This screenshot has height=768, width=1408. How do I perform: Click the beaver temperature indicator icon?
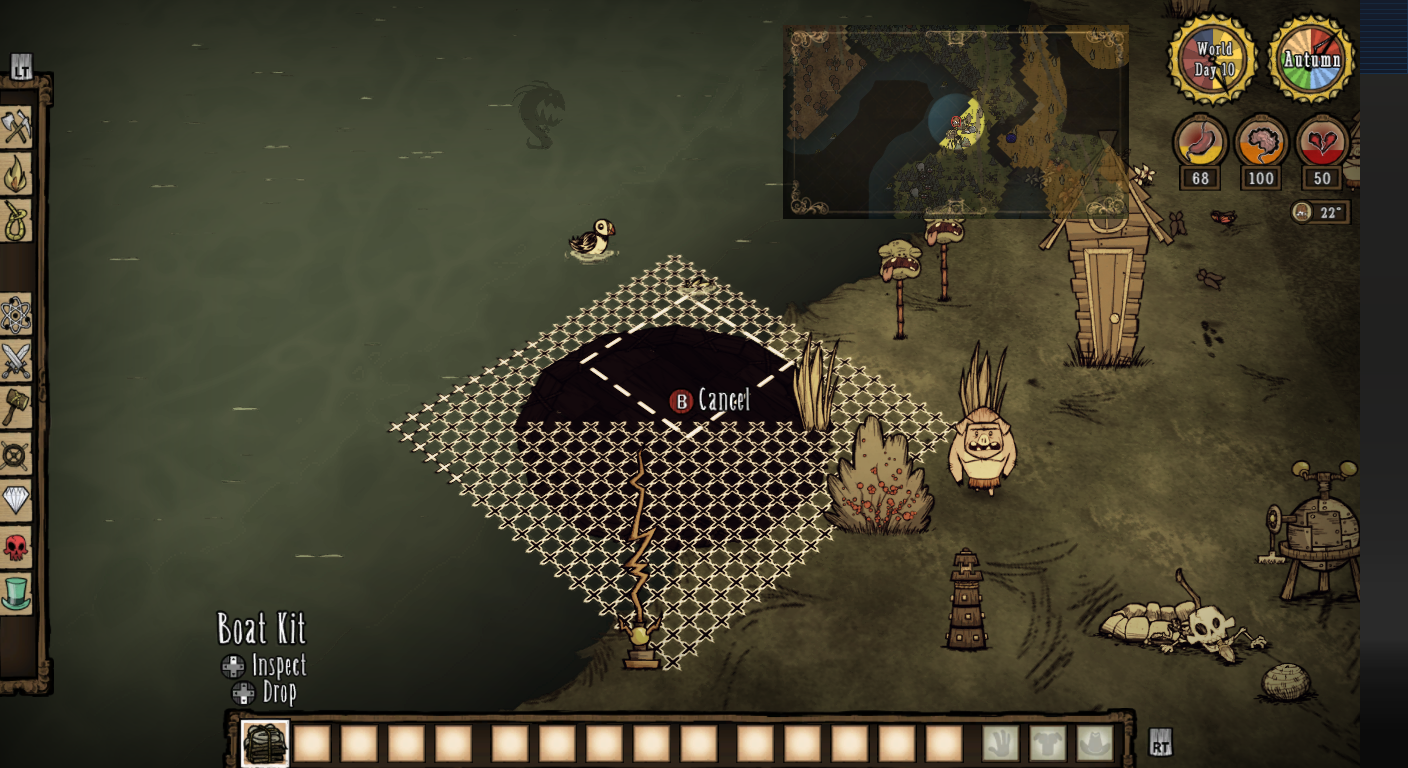(x=1302, y=212)
